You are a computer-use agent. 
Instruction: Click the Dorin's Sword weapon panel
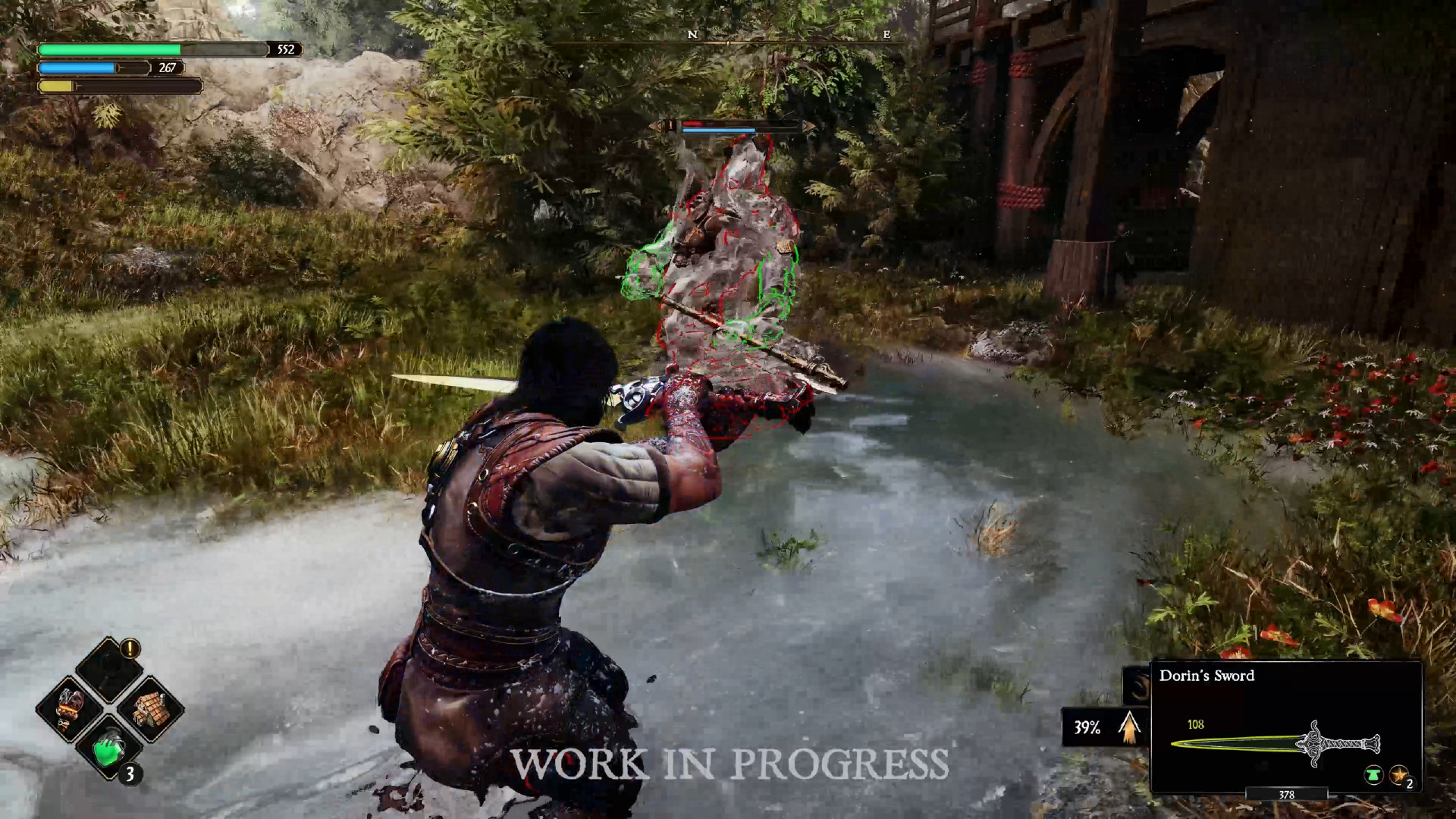[1286, 728]
